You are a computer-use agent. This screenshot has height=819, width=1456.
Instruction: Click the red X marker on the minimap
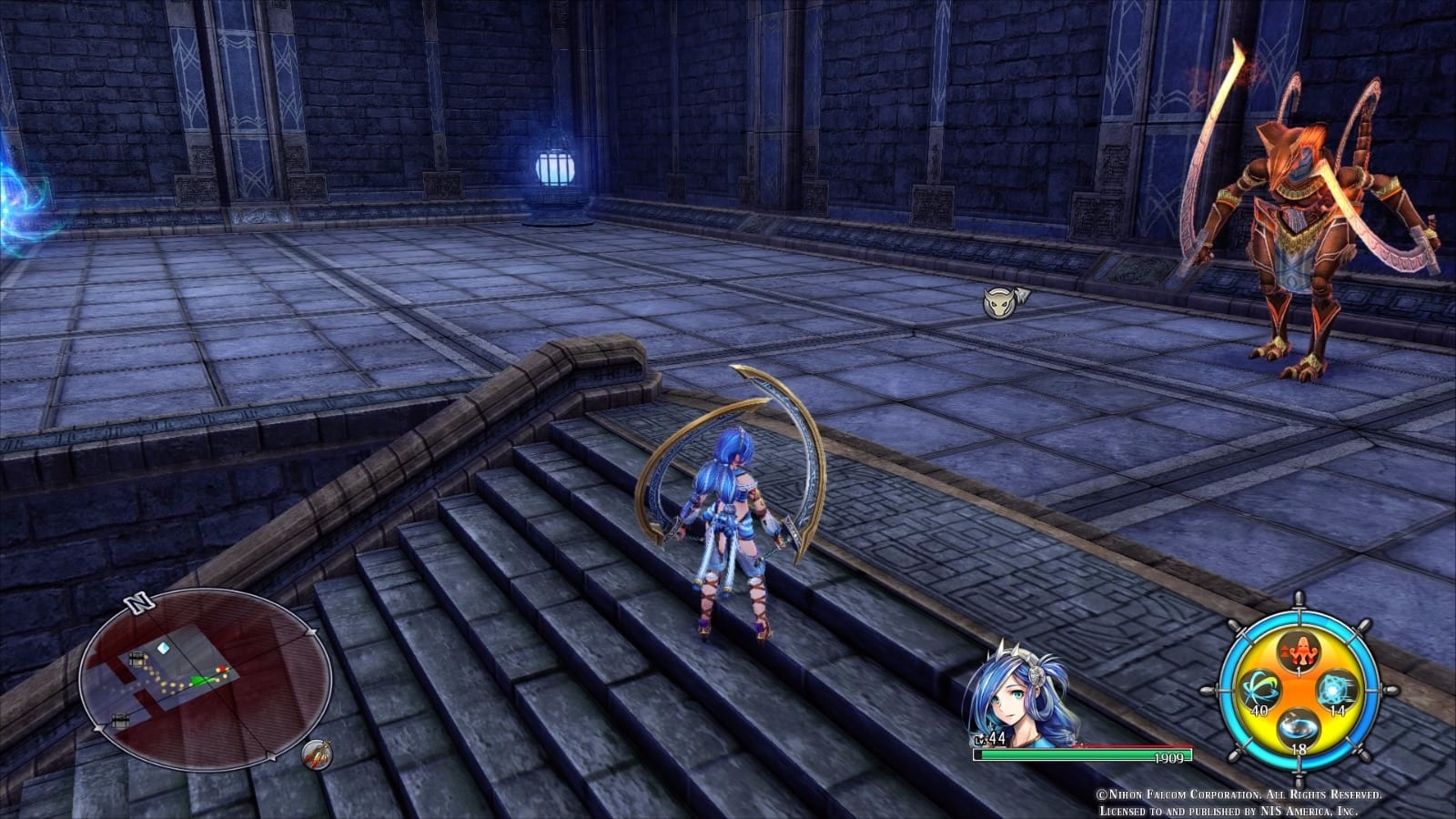point(222,668)
